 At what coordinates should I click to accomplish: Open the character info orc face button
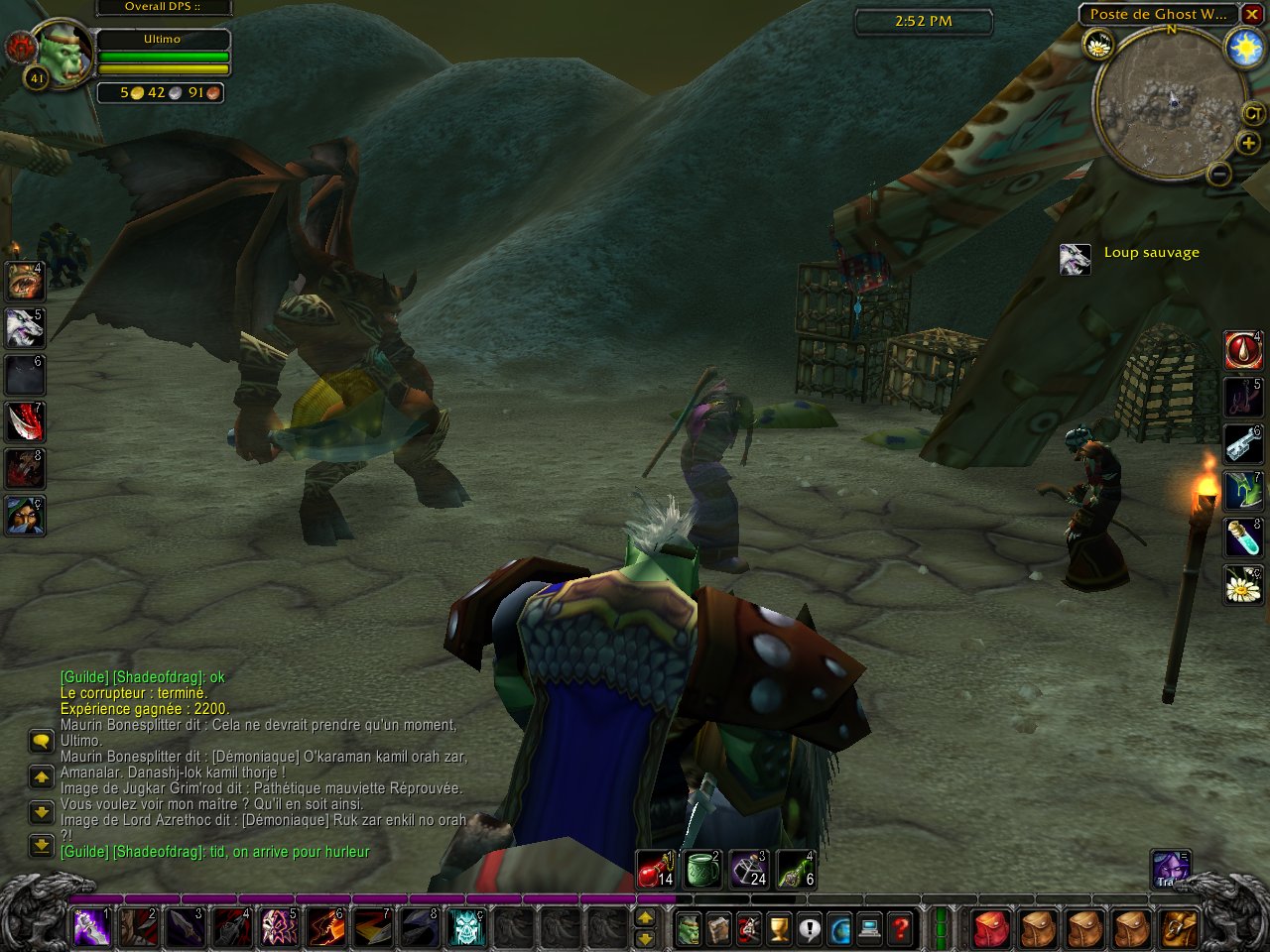(688, 929)
